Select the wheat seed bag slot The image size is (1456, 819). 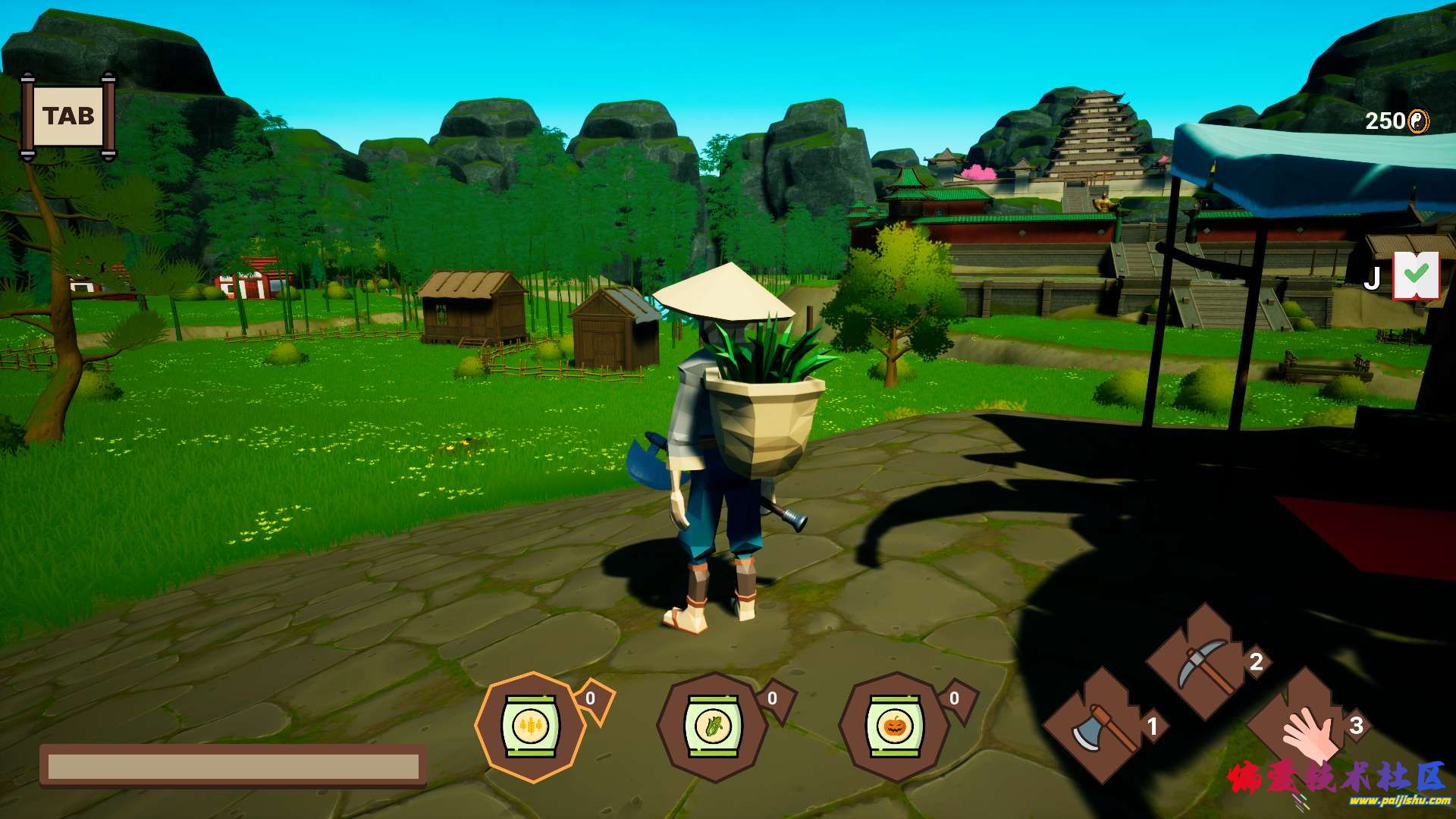click(530, 726)
